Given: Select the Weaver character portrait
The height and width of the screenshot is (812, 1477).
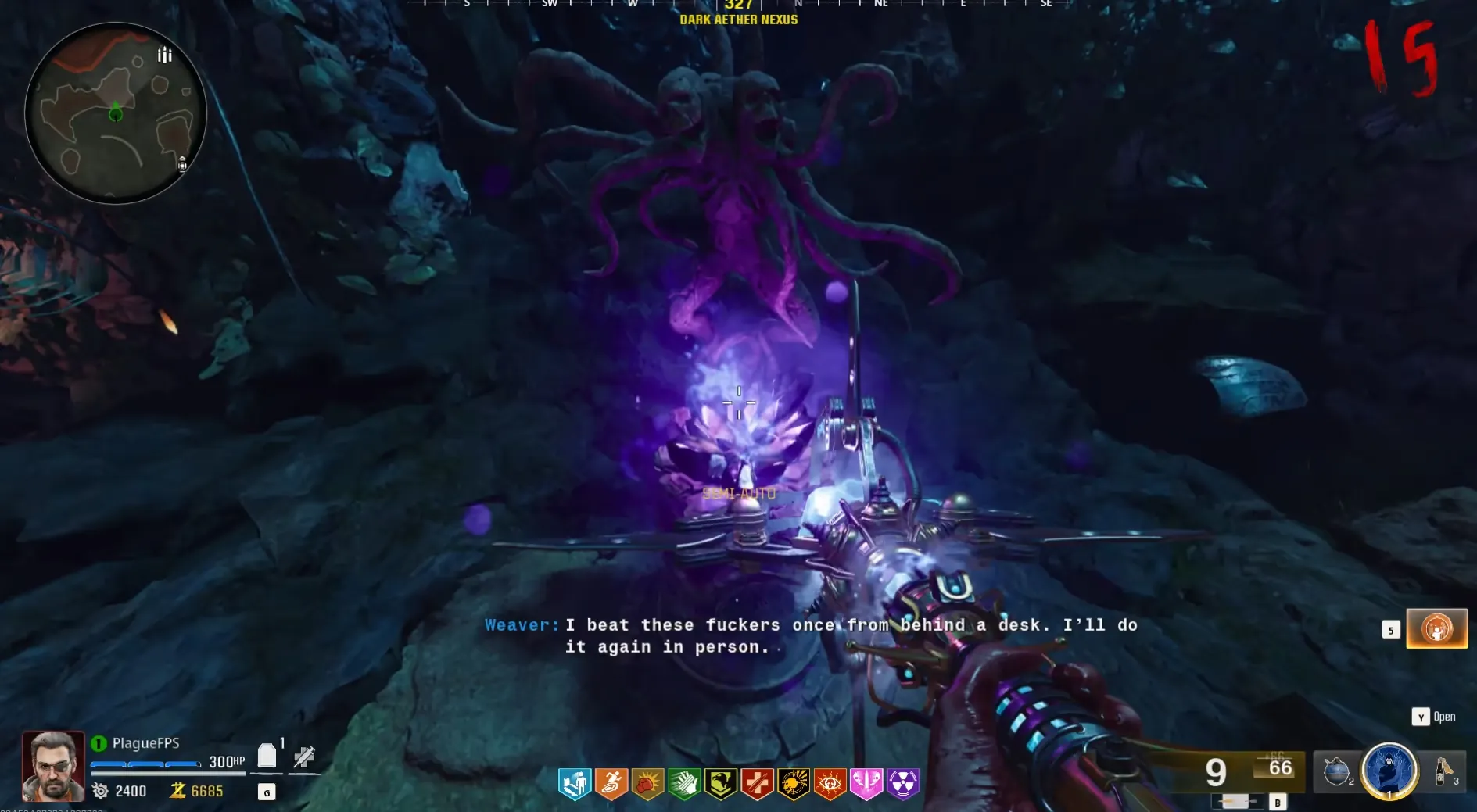Looking at the screenshot, I should [x=52, y=766].
